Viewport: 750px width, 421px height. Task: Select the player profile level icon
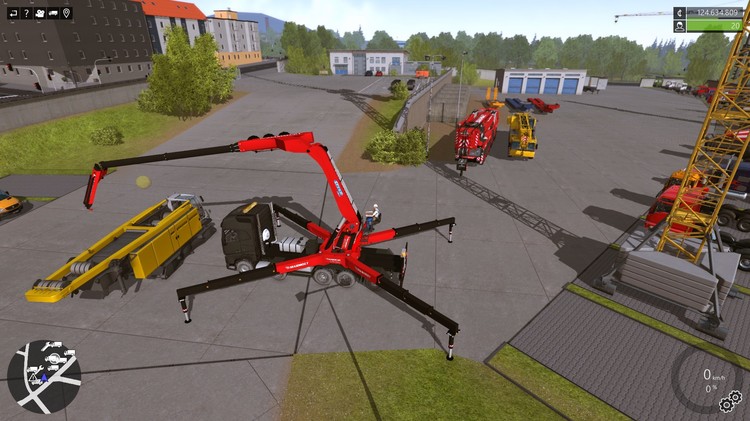click(680, 26)
